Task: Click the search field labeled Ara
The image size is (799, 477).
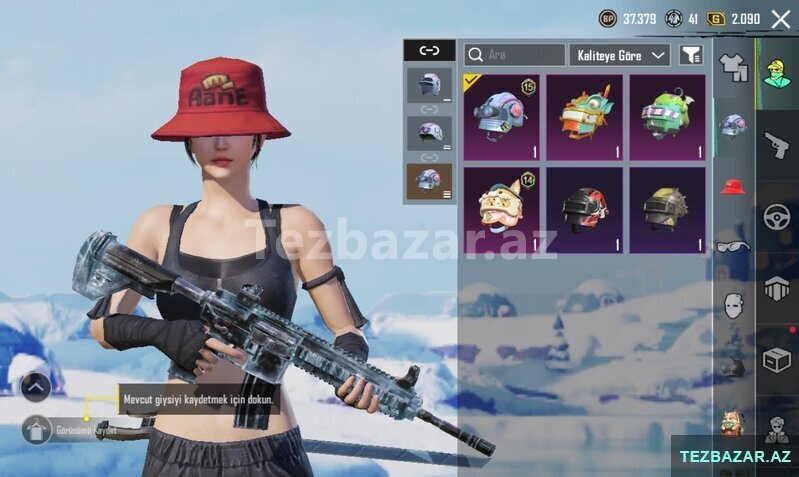Action: tap(515, 55)
